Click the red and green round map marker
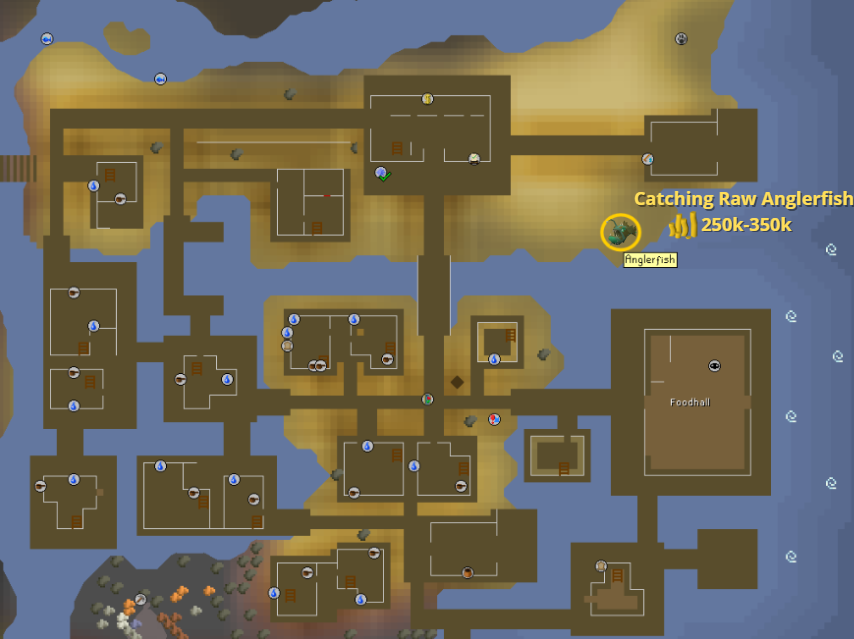The width and height of the screenshot is (854, 639). tap(427, 399)
